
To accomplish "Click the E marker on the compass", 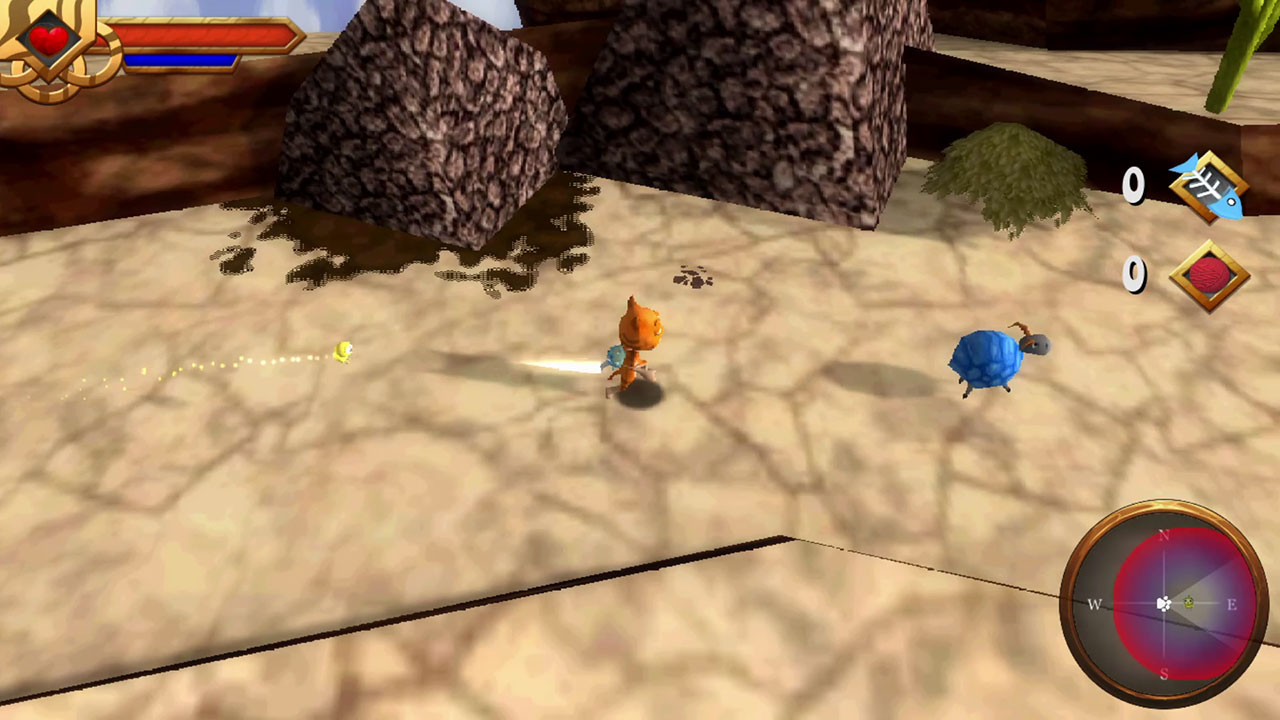I will (1230, 605).
